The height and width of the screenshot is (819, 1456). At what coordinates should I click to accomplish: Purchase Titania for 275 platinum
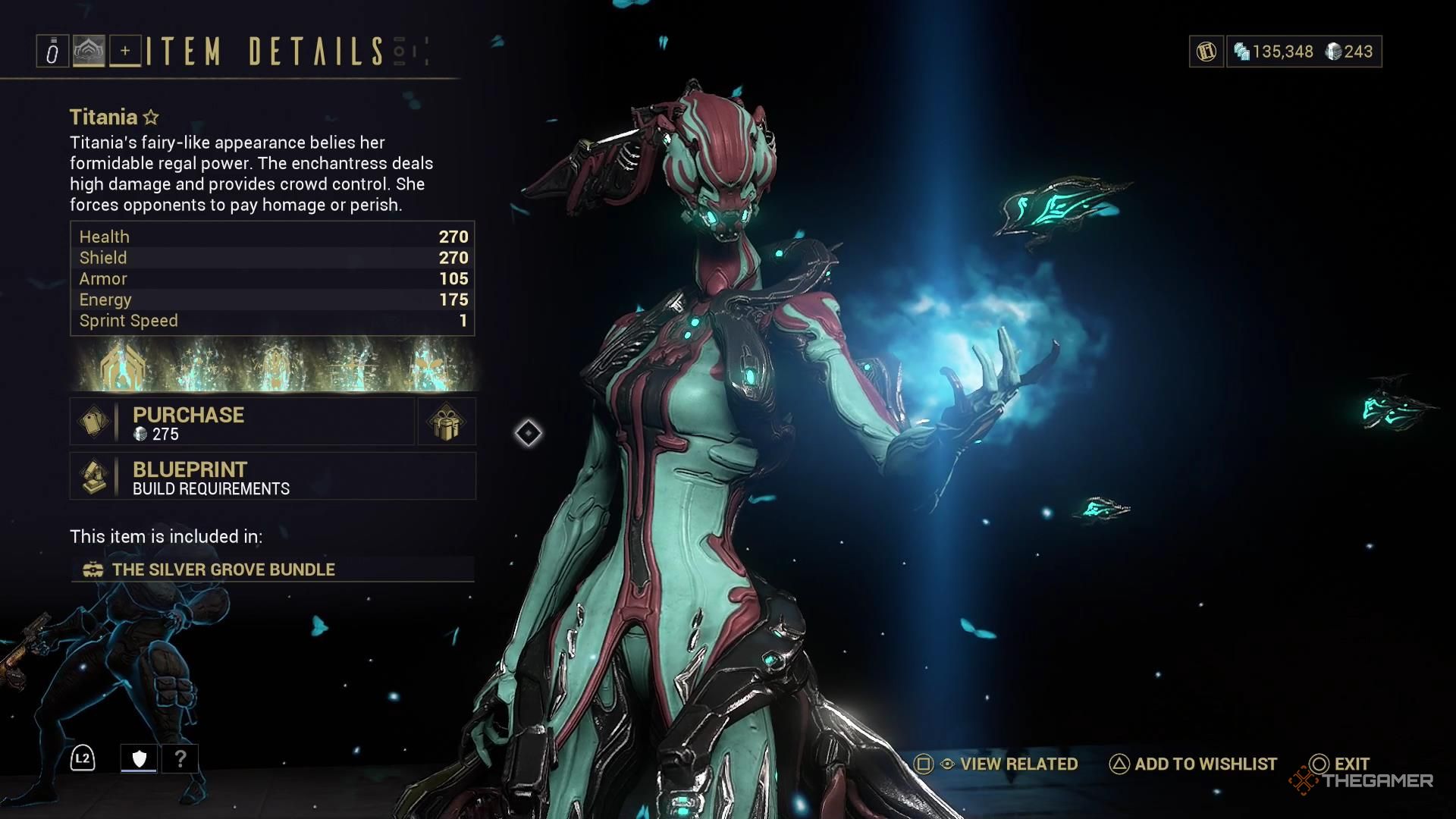pyautogui.click(x=243, y=422)
